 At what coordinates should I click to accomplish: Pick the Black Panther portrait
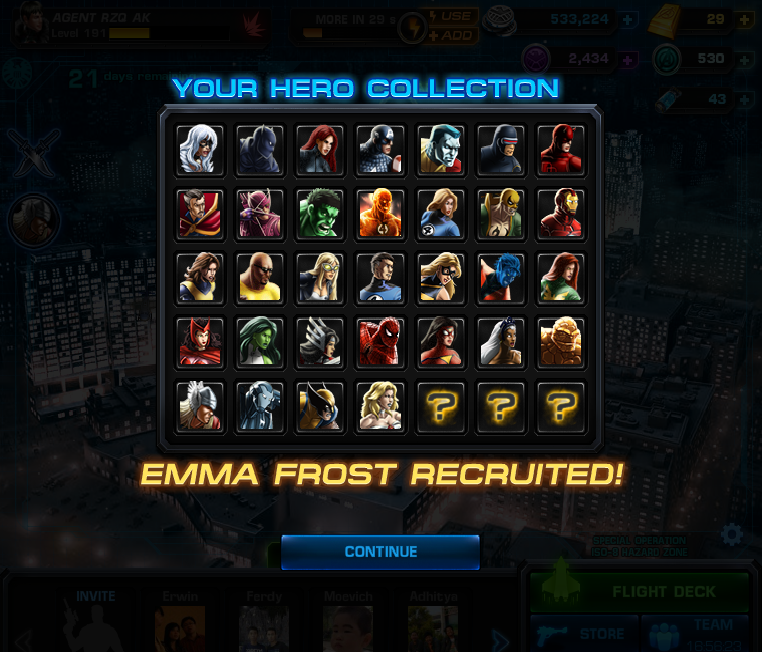click(260, 149)
